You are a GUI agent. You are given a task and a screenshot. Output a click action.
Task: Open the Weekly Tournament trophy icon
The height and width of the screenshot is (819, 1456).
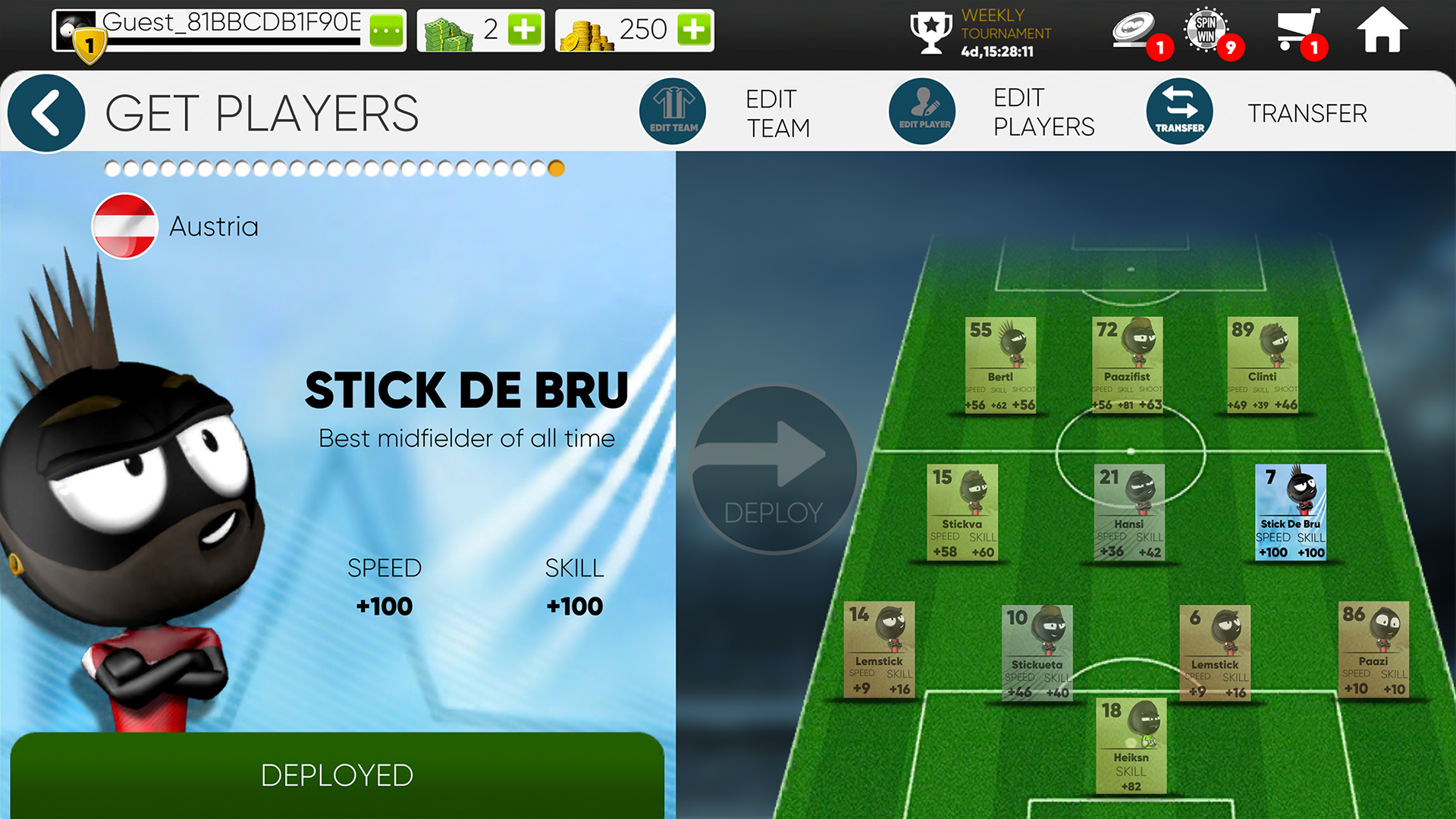930,32
